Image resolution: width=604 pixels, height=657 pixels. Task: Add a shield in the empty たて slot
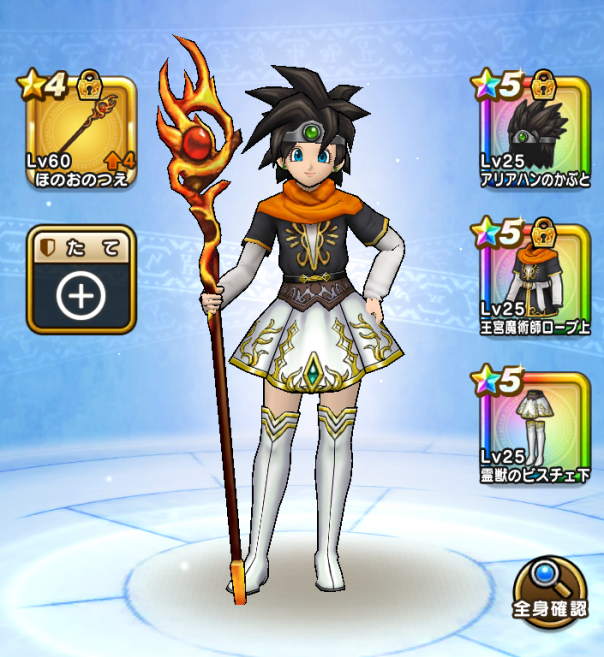pyautogui.click(x=80, y=280)
